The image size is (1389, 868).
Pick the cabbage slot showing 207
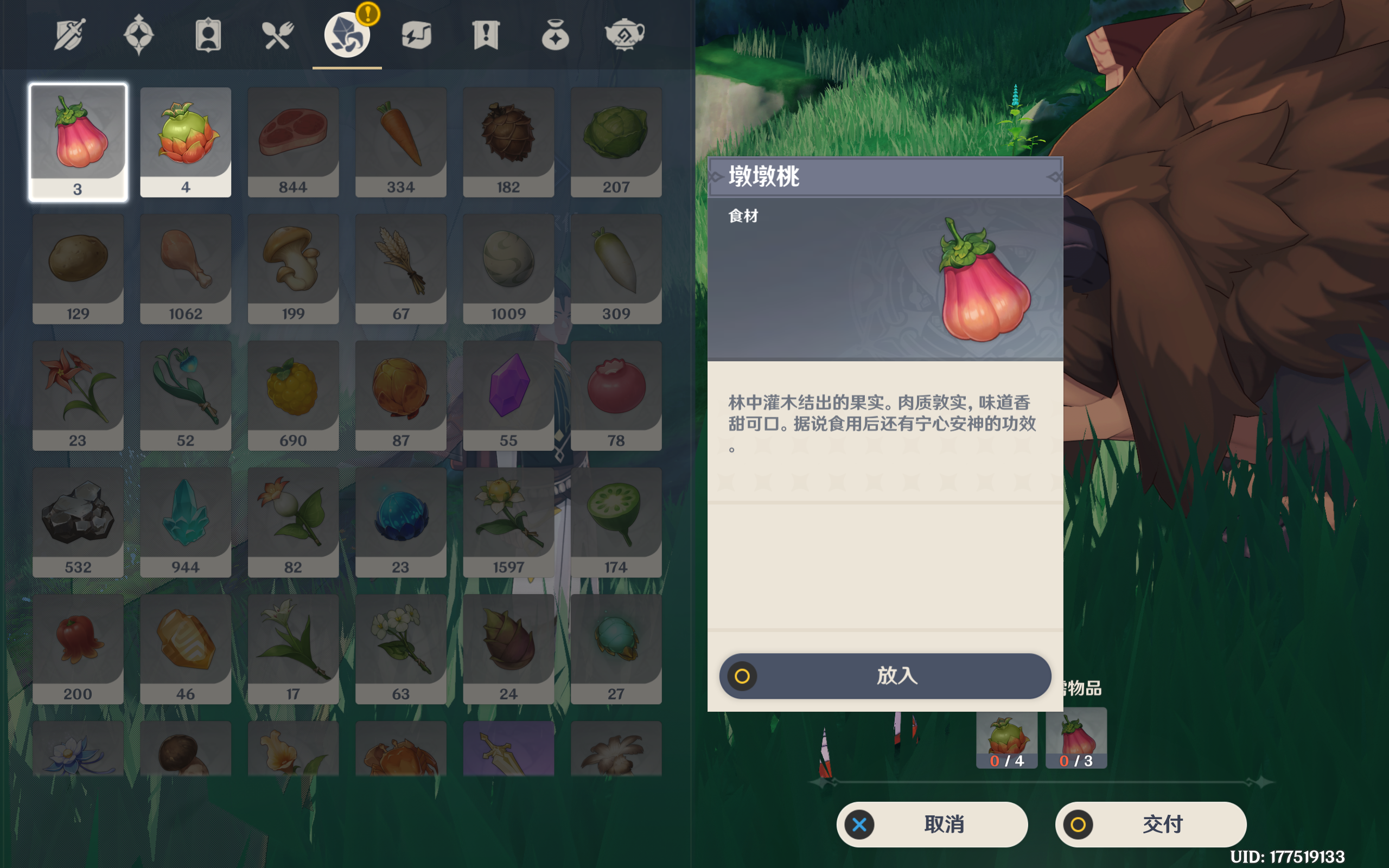click(x=616, y=142)
